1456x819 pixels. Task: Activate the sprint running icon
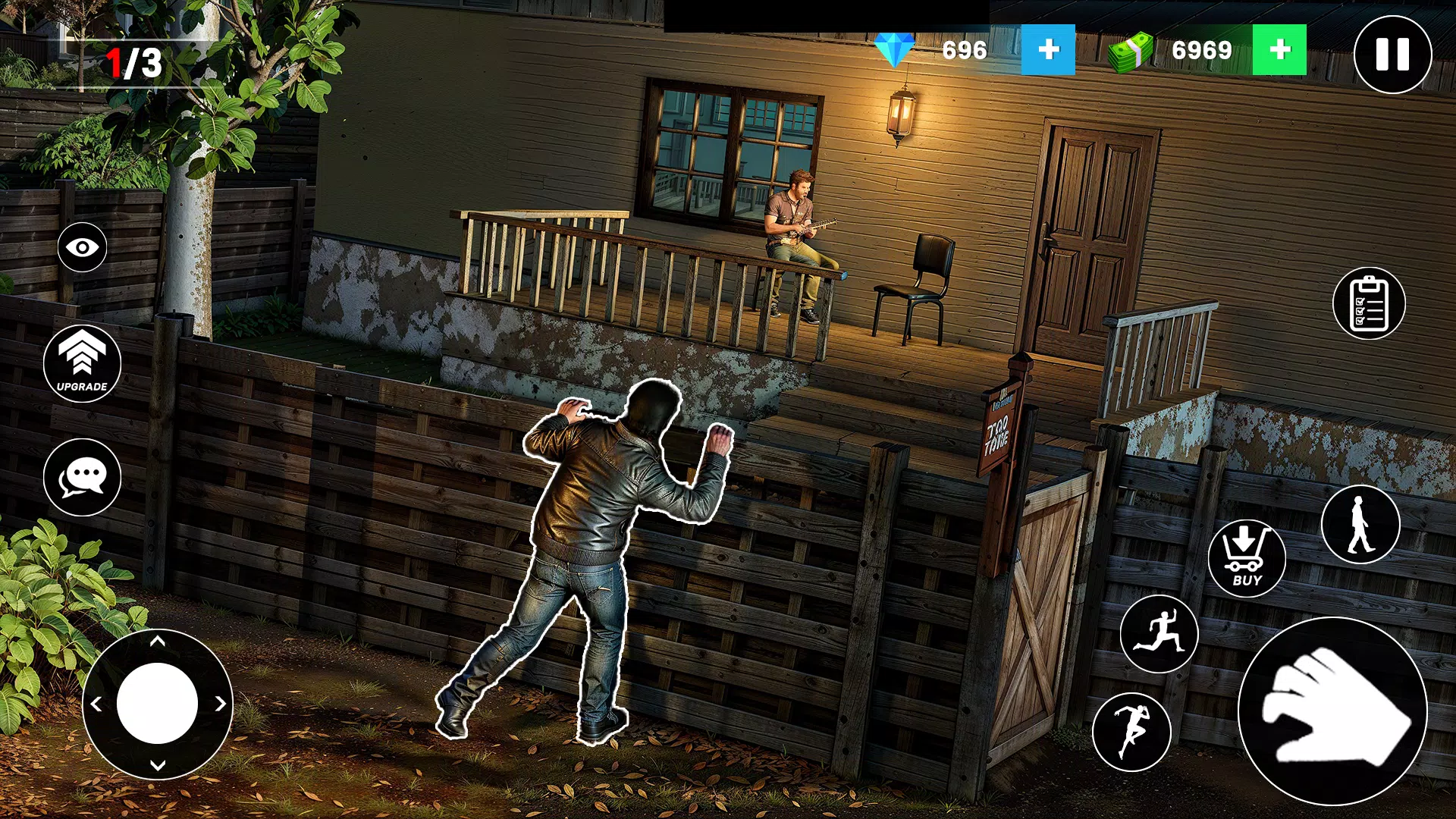pyautogui.click(x=1159, y=634)
